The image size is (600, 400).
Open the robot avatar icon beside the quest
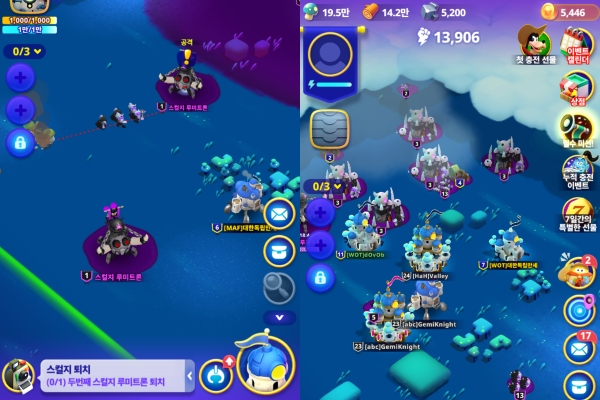(x=17, y=374)
